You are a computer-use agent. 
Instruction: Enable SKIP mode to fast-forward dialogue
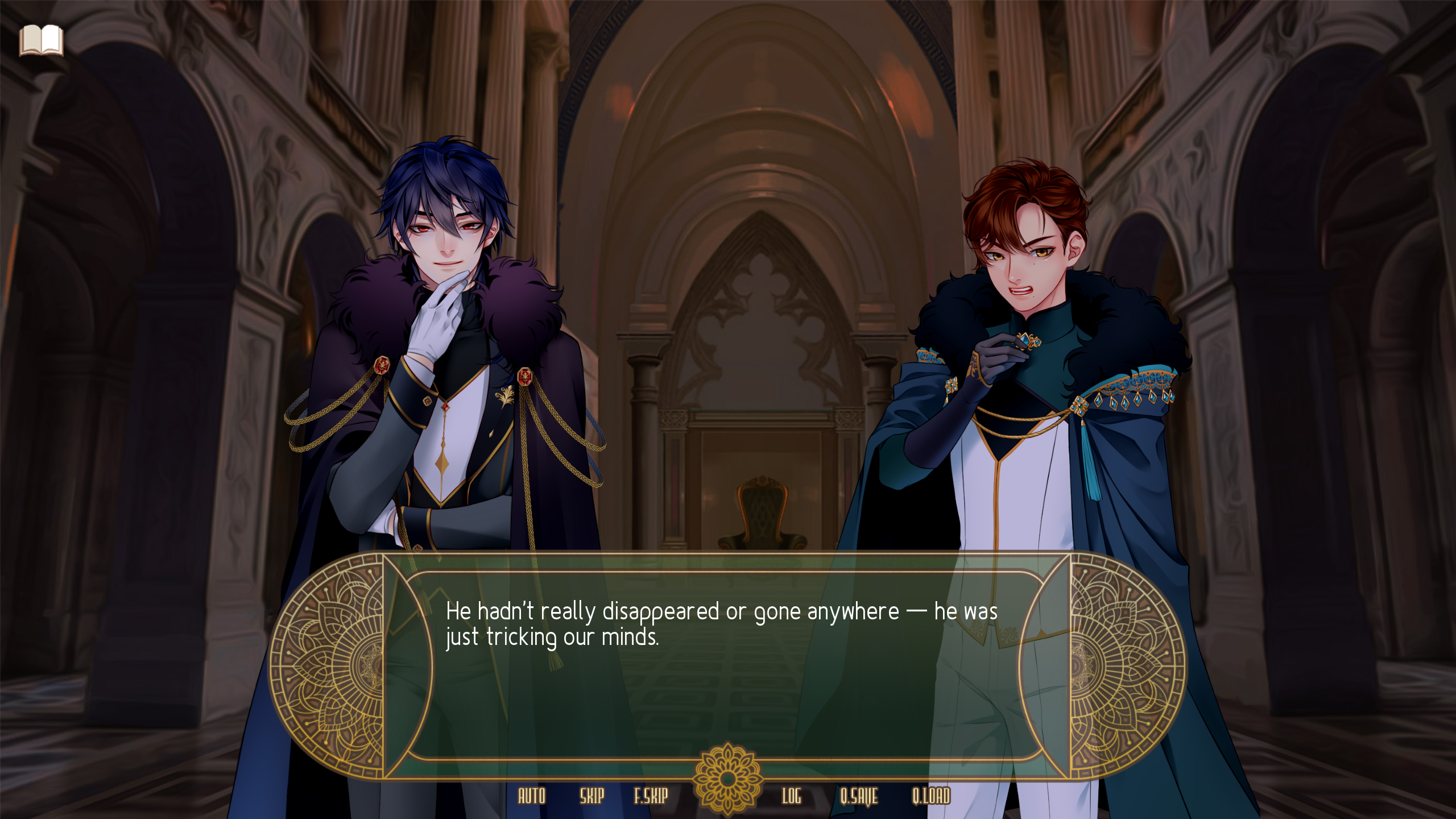593,797
